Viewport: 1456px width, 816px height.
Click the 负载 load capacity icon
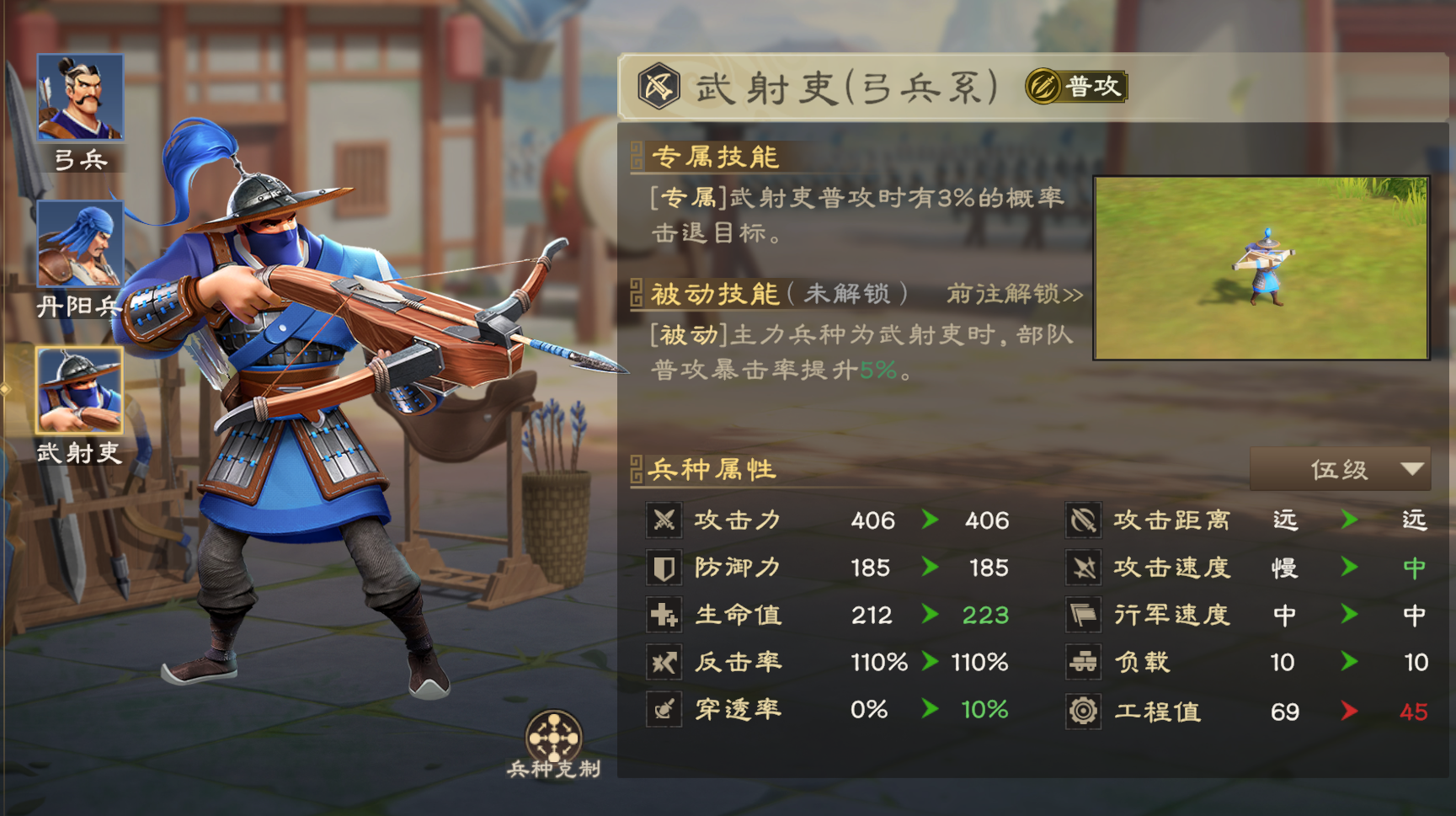tap(1082, 663)
